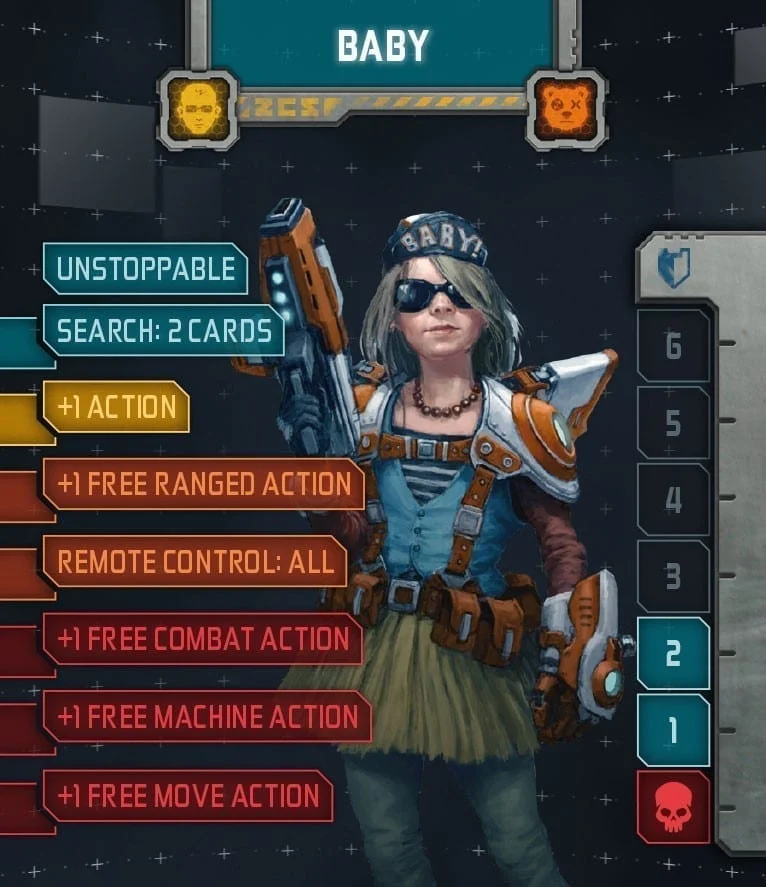Pick the +1 Free Ranged Action skill

click(203, 484)
